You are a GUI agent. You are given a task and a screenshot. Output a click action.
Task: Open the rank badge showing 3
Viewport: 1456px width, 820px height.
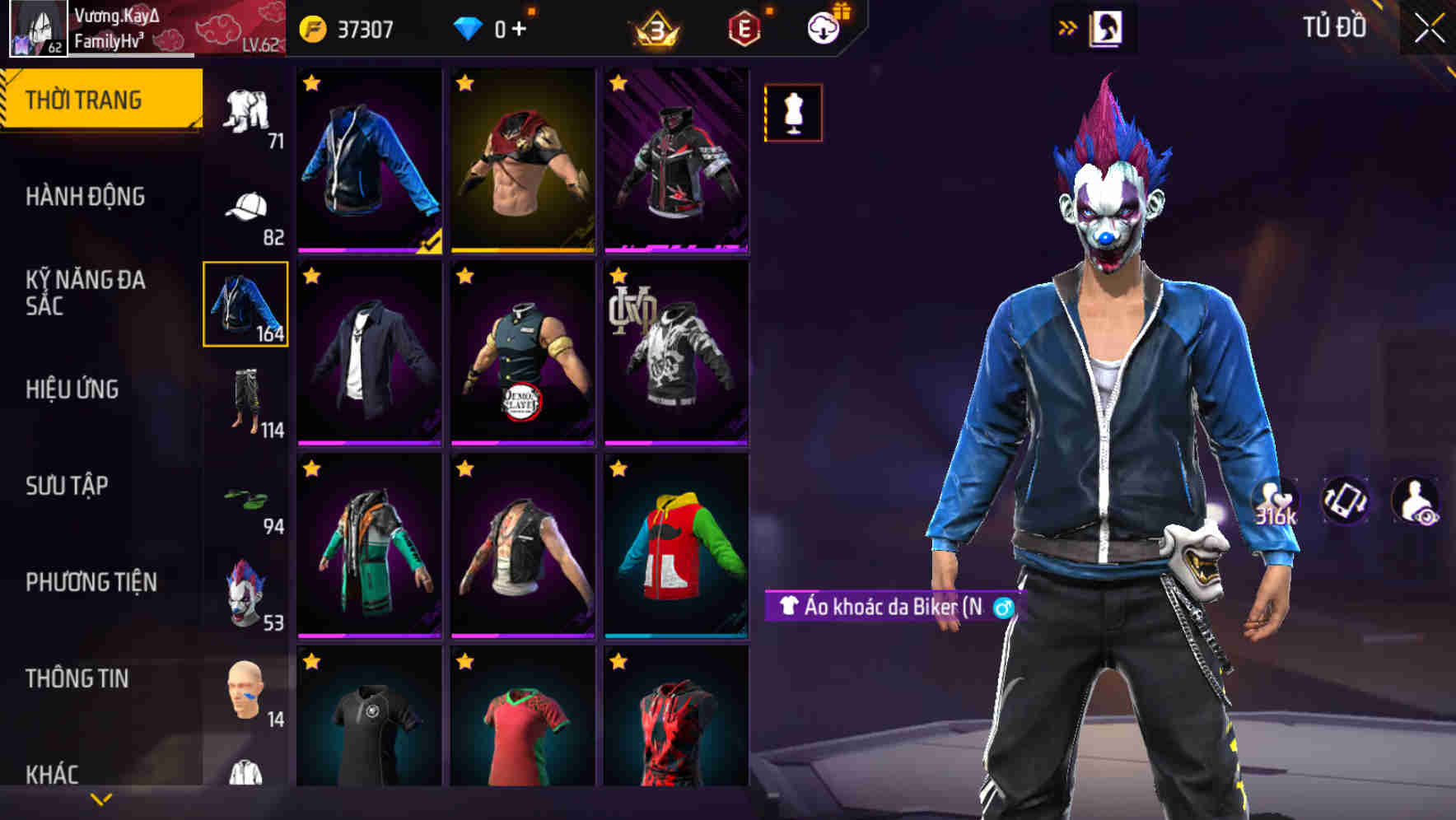pos(658,27)
